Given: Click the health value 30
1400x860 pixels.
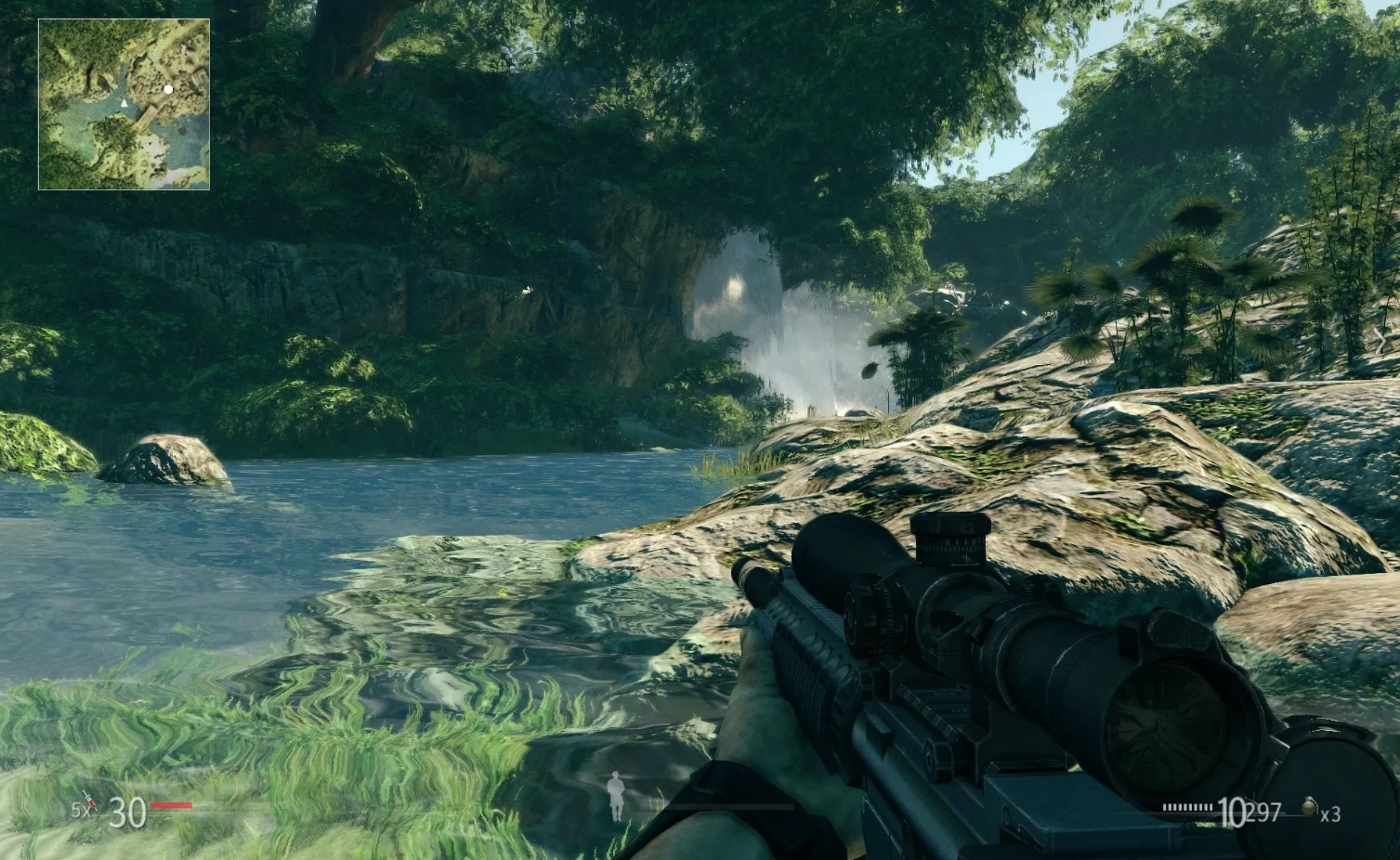Looking at the screenshot, I should (x=127, y=813).
